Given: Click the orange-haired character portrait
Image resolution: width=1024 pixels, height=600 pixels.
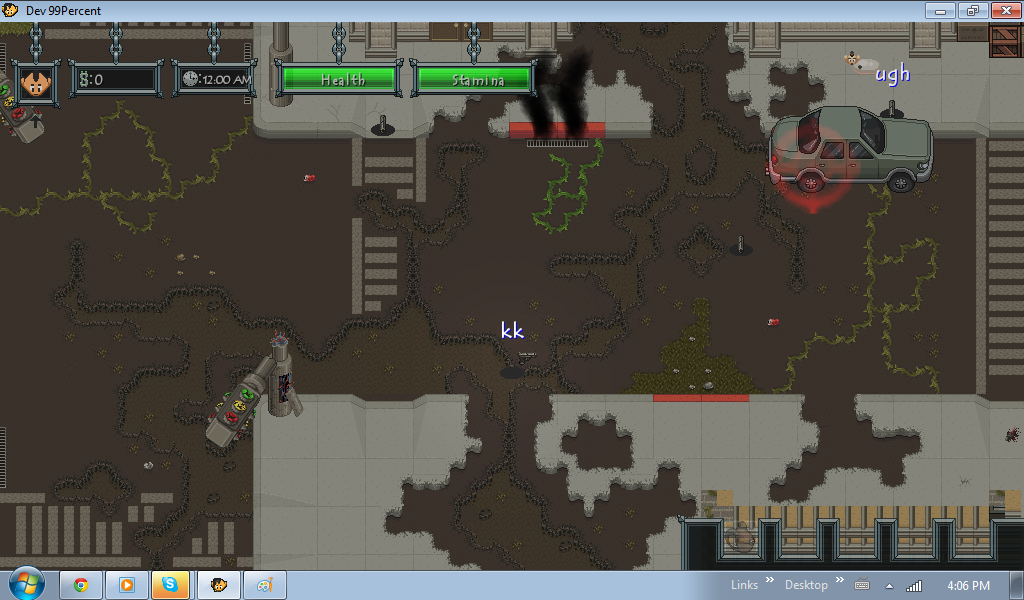Looking at the screenshot, I should click(36, 81).
